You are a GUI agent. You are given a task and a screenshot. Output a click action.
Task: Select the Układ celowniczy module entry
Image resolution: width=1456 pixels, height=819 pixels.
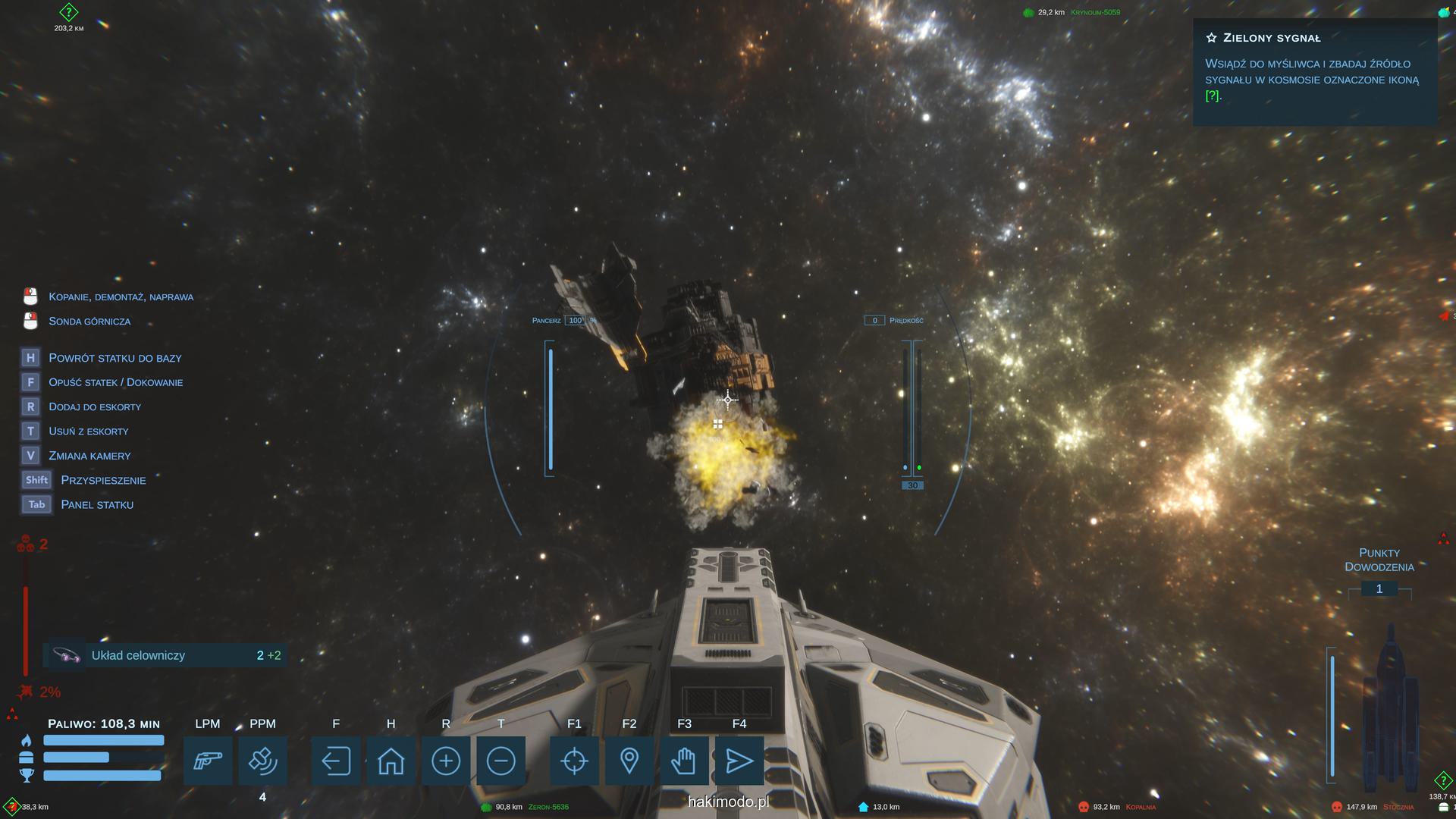pyautogui.click(x=165, y=655)
